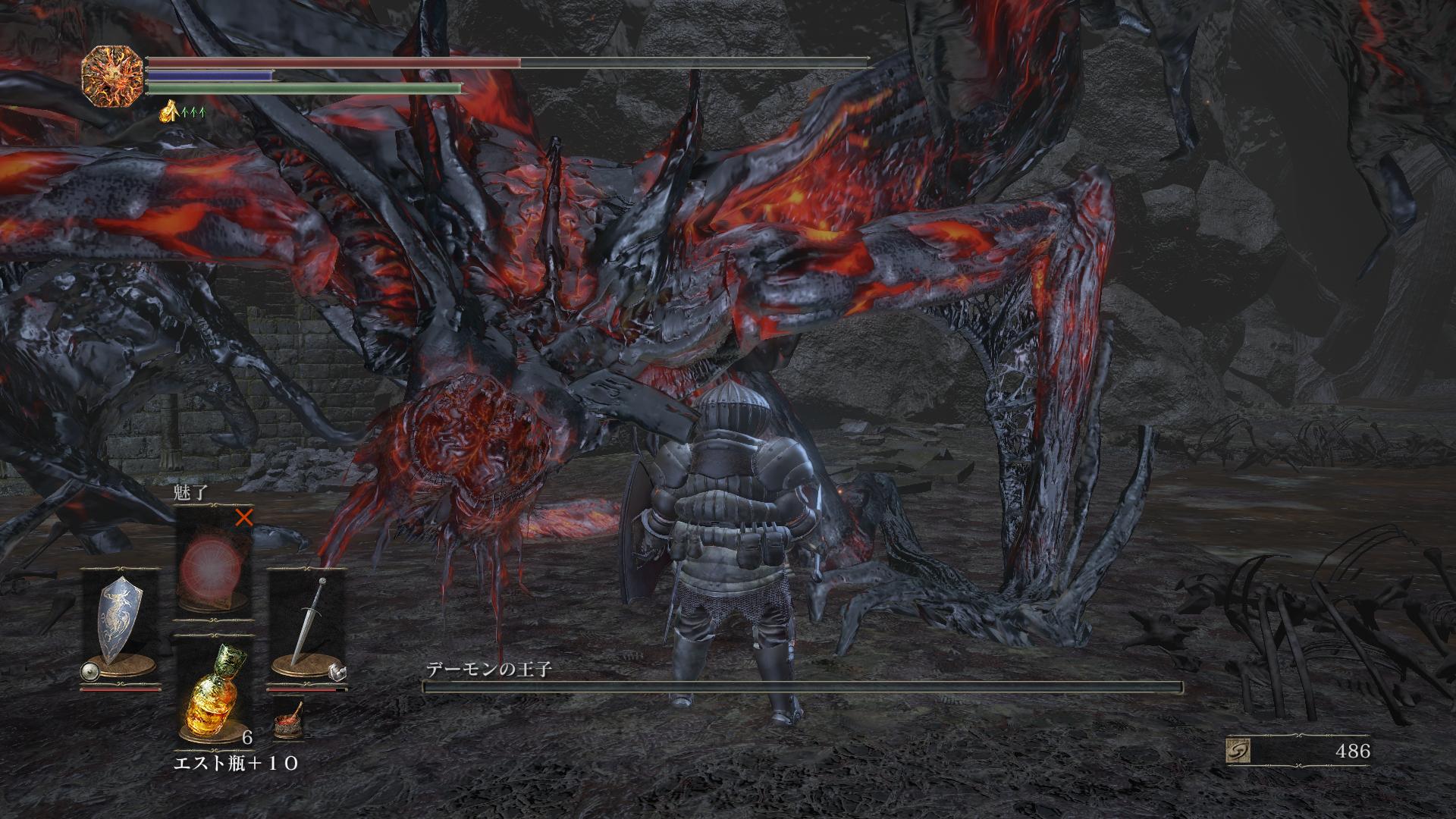The height and width of the screenshot is (819, 1456).
Task: Click the エスト瓶＋１０ item name text
Action: point(236,763)
